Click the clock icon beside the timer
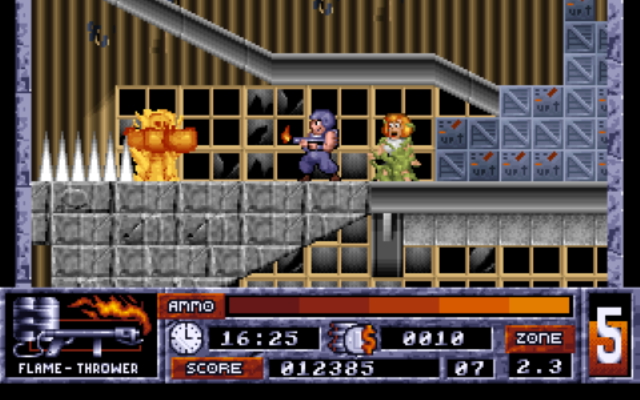 tap(185, 338)
